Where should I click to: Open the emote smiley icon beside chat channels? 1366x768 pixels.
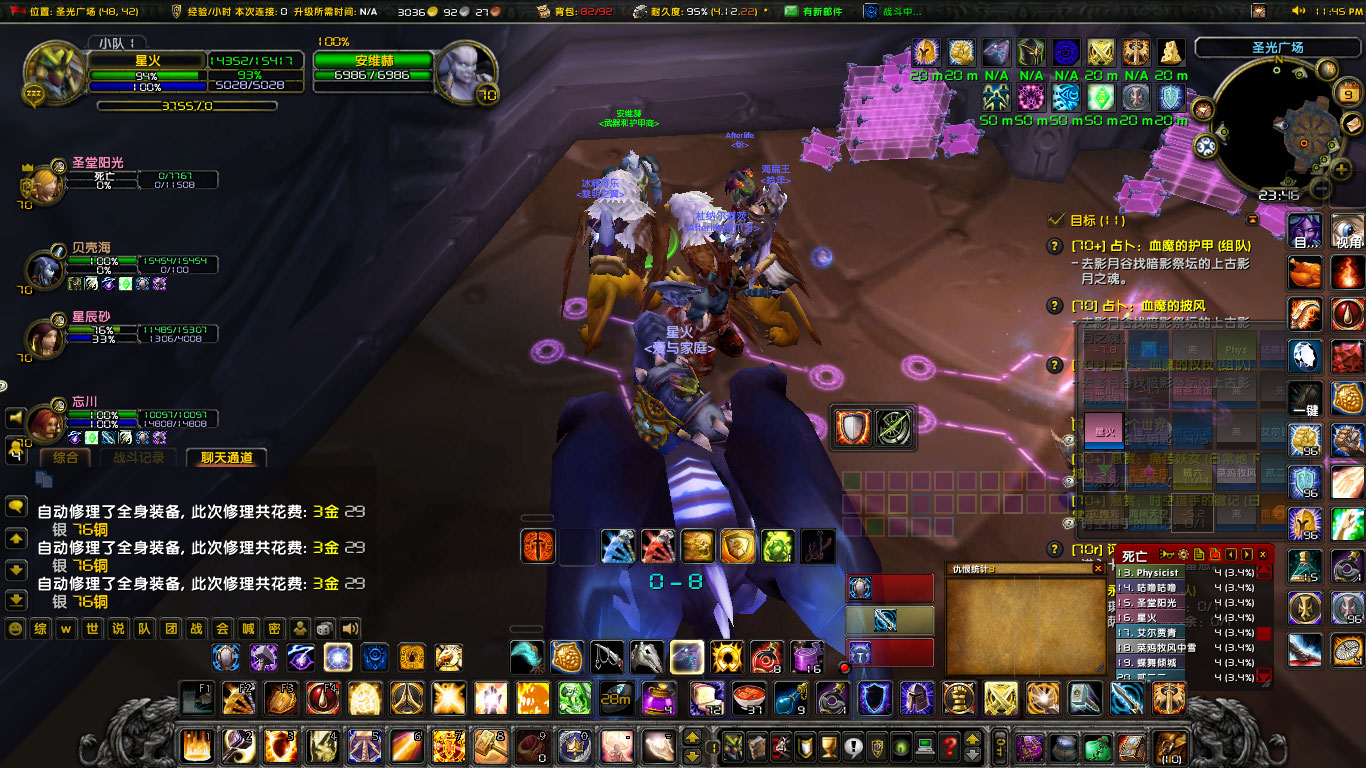pyautogui.click(x=14, y=630)
